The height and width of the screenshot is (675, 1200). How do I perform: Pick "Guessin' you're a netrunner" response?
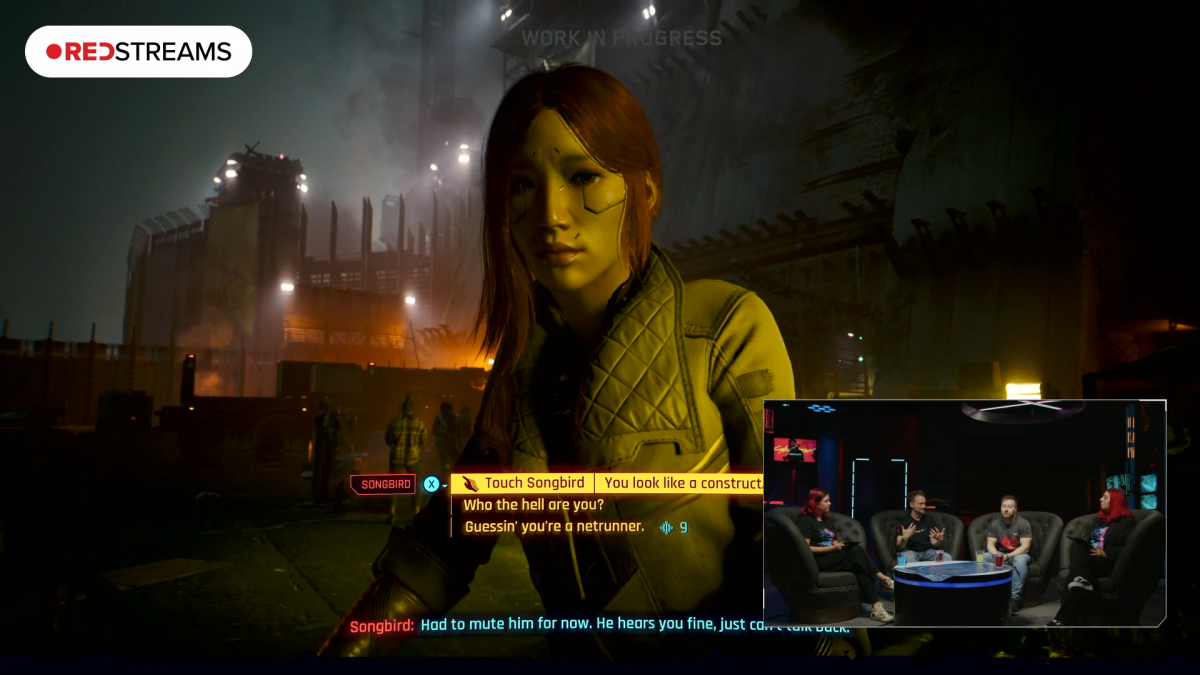[x=553, y=526]
